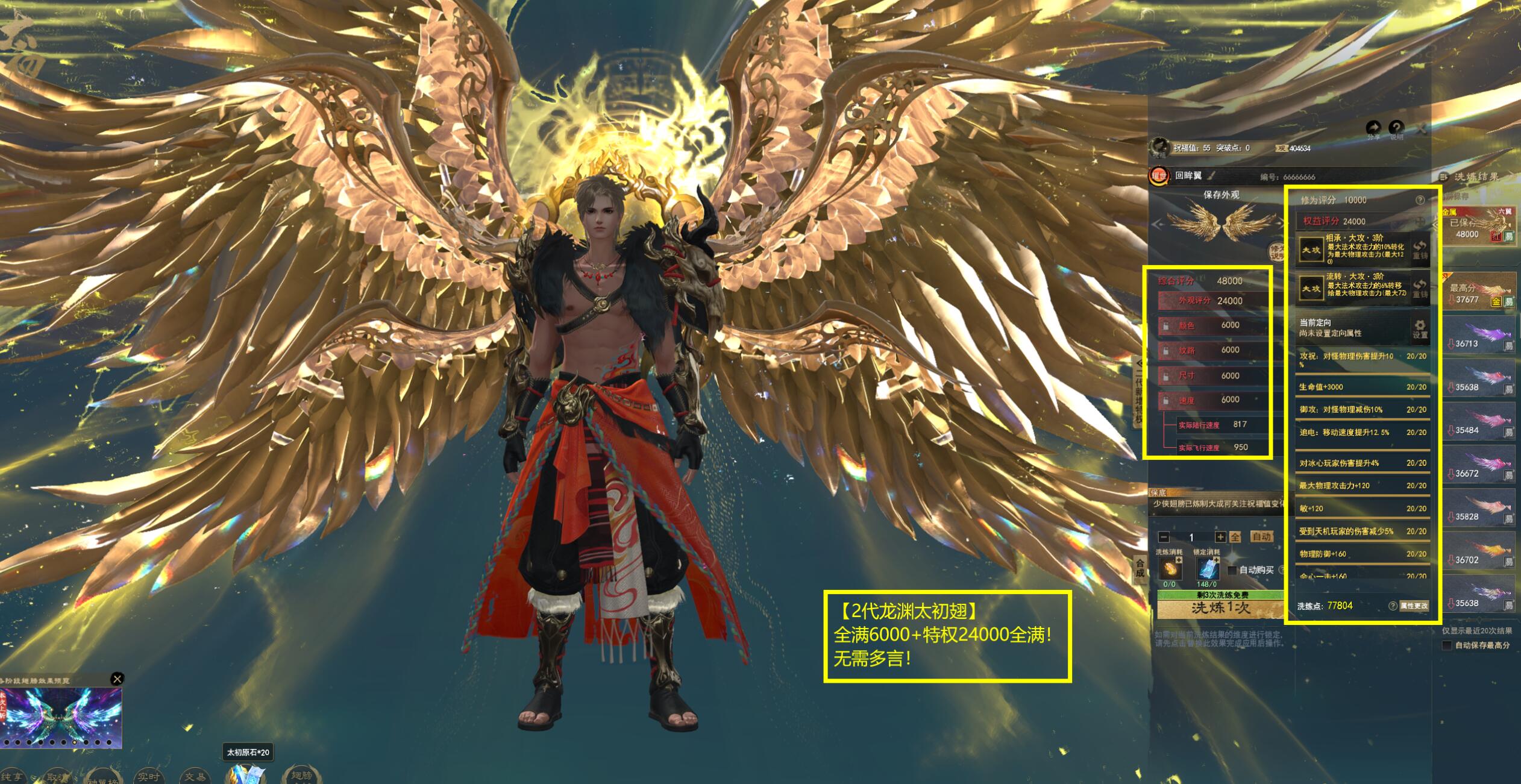The width and height of the screenshot is (1521, 784).
Task: Select the 全 (max) quantity button
Action: pos(1235,537)
